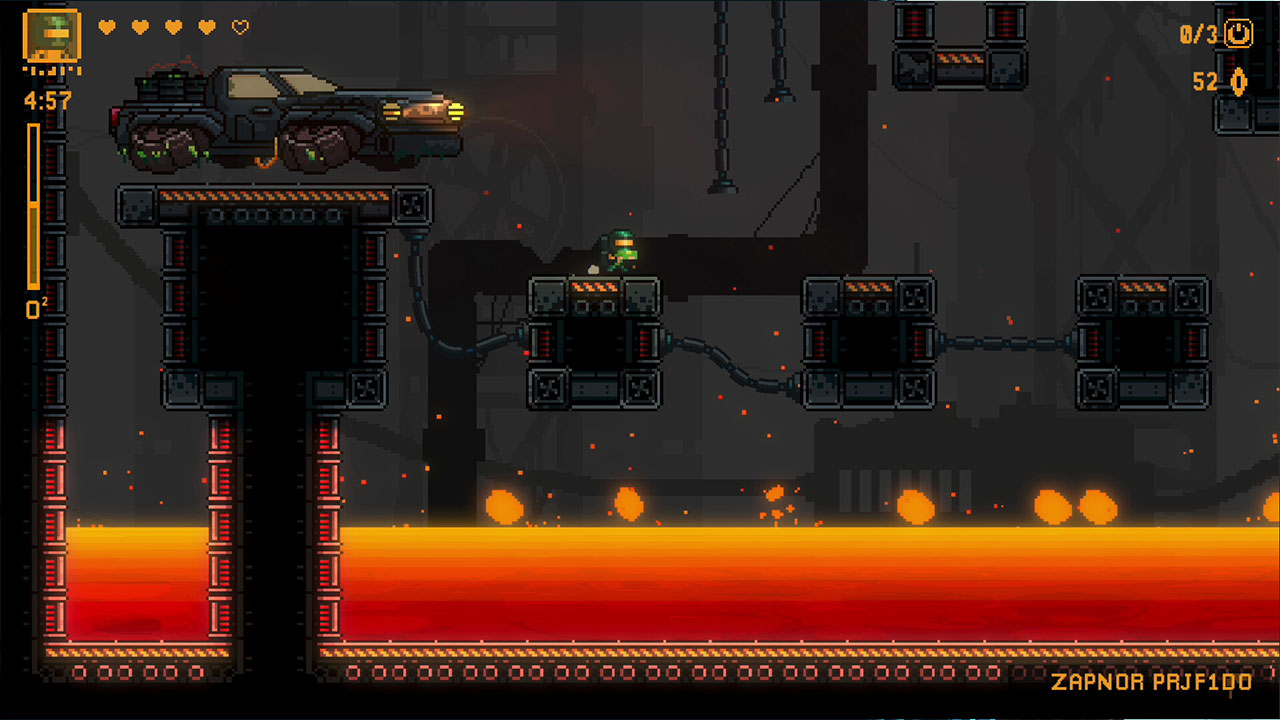Select the power switch icon next to 0/3
The width and height of the screenshot is (1280, 720).
[1237, 31]
